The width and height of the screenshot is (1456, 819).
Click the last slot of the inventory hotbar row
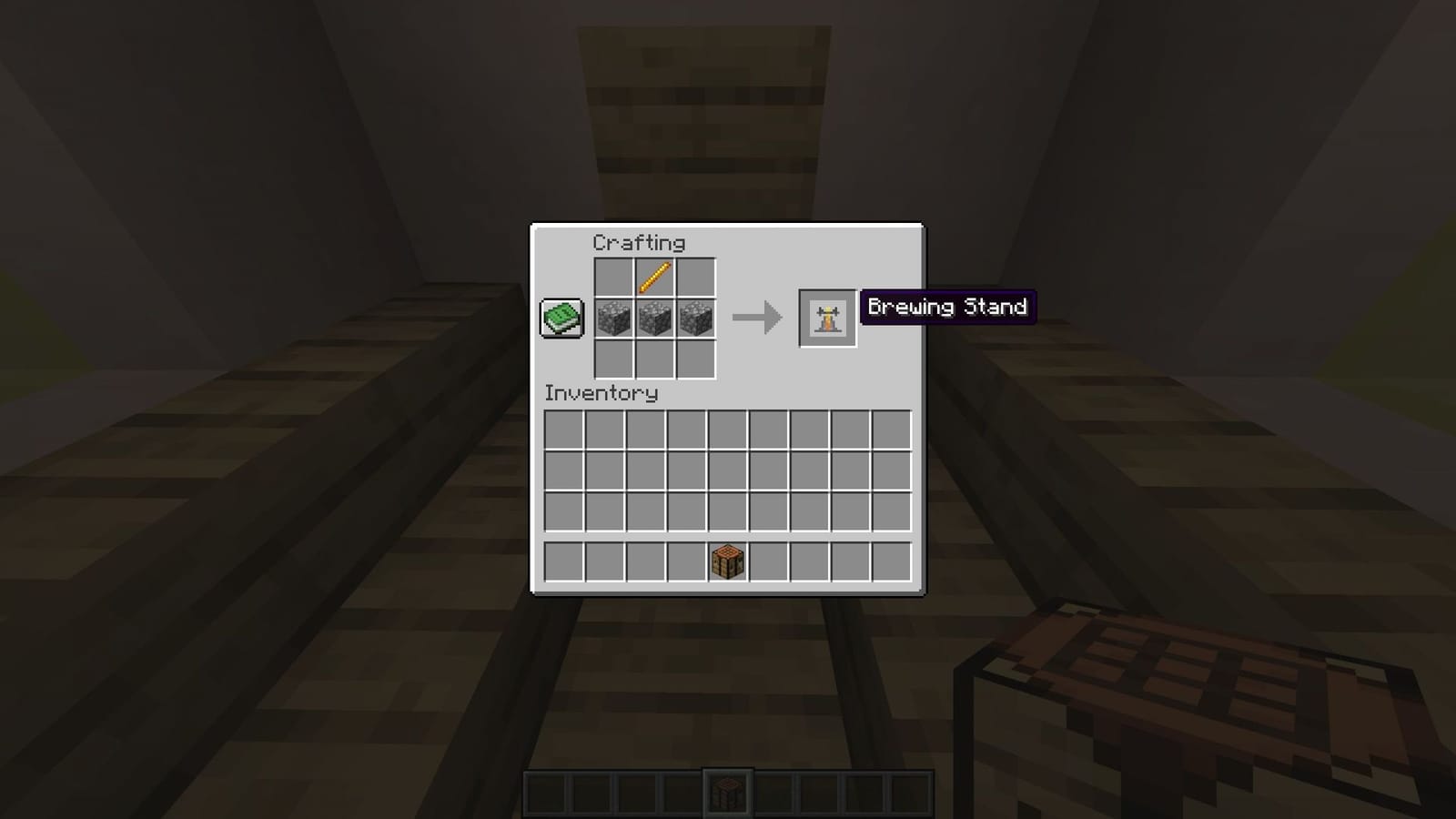(893, 559)
